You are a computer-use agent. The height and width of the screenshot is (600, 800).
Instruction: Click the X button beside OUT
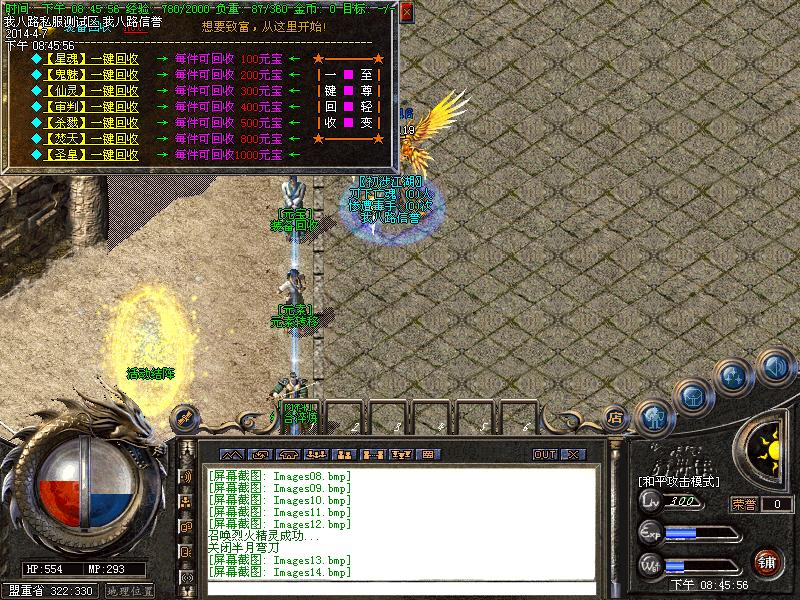point(572,454)
